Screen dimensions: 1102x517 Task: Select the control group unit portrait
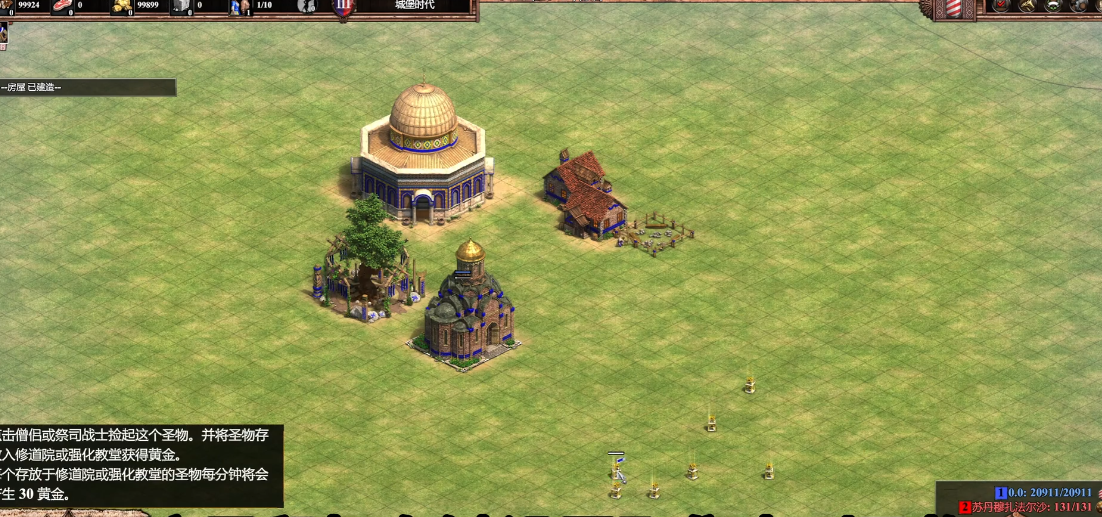(3, 35)
